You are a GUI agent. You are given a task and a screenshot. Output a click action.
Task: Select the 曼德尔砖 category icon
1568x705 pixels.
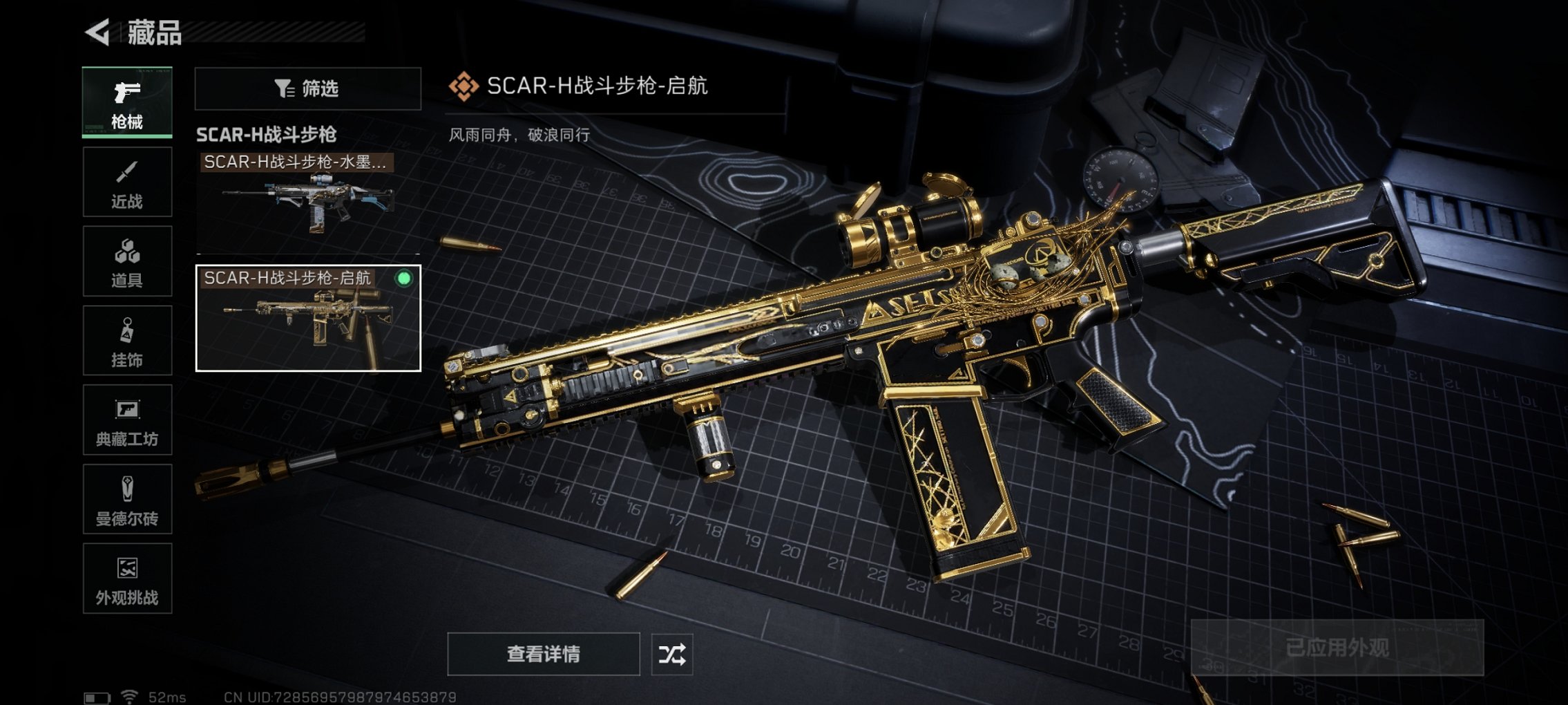click(126, 499)
